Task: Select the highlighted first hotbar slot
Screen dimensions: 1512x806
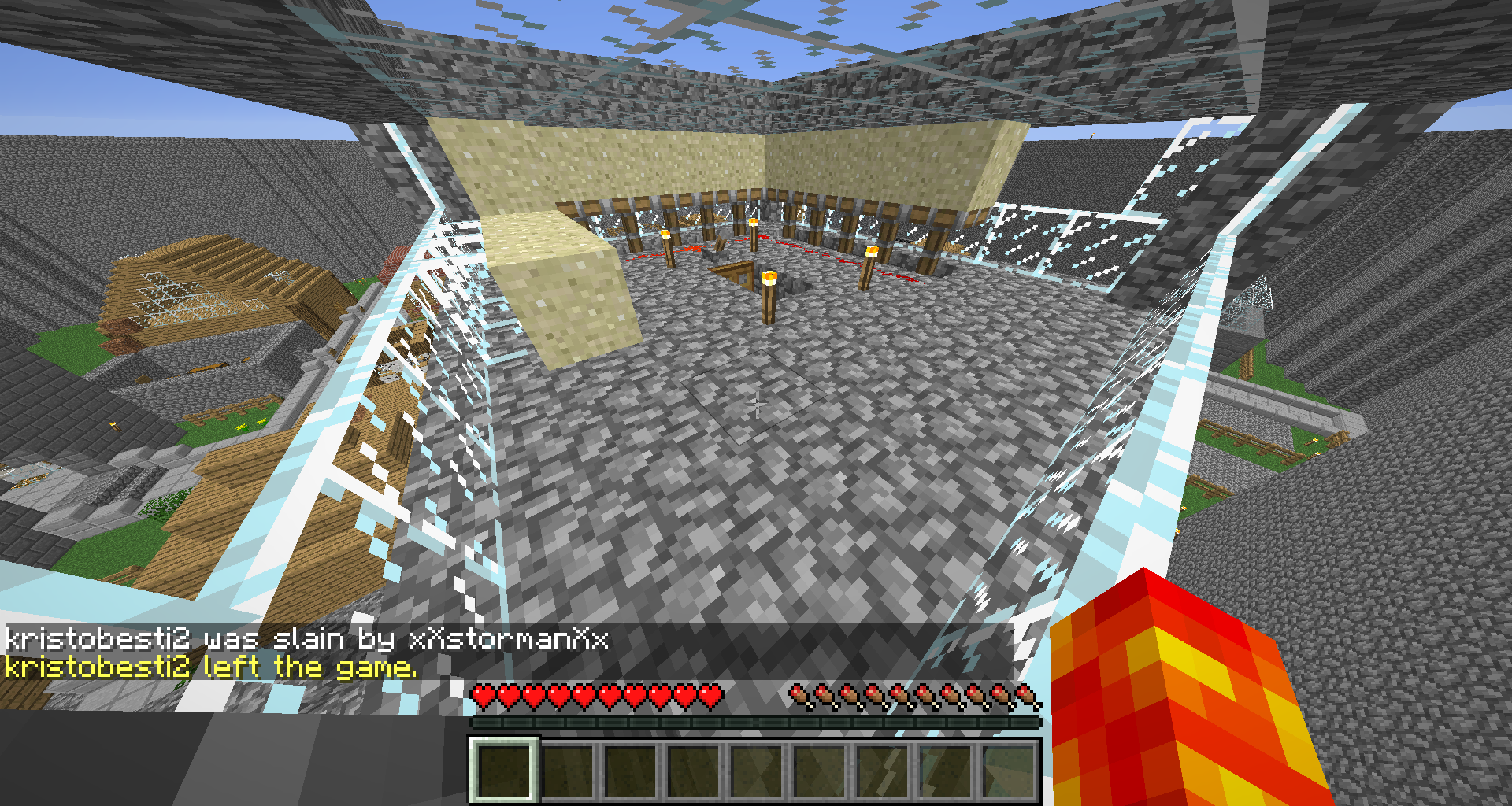Action: point(504,770)
